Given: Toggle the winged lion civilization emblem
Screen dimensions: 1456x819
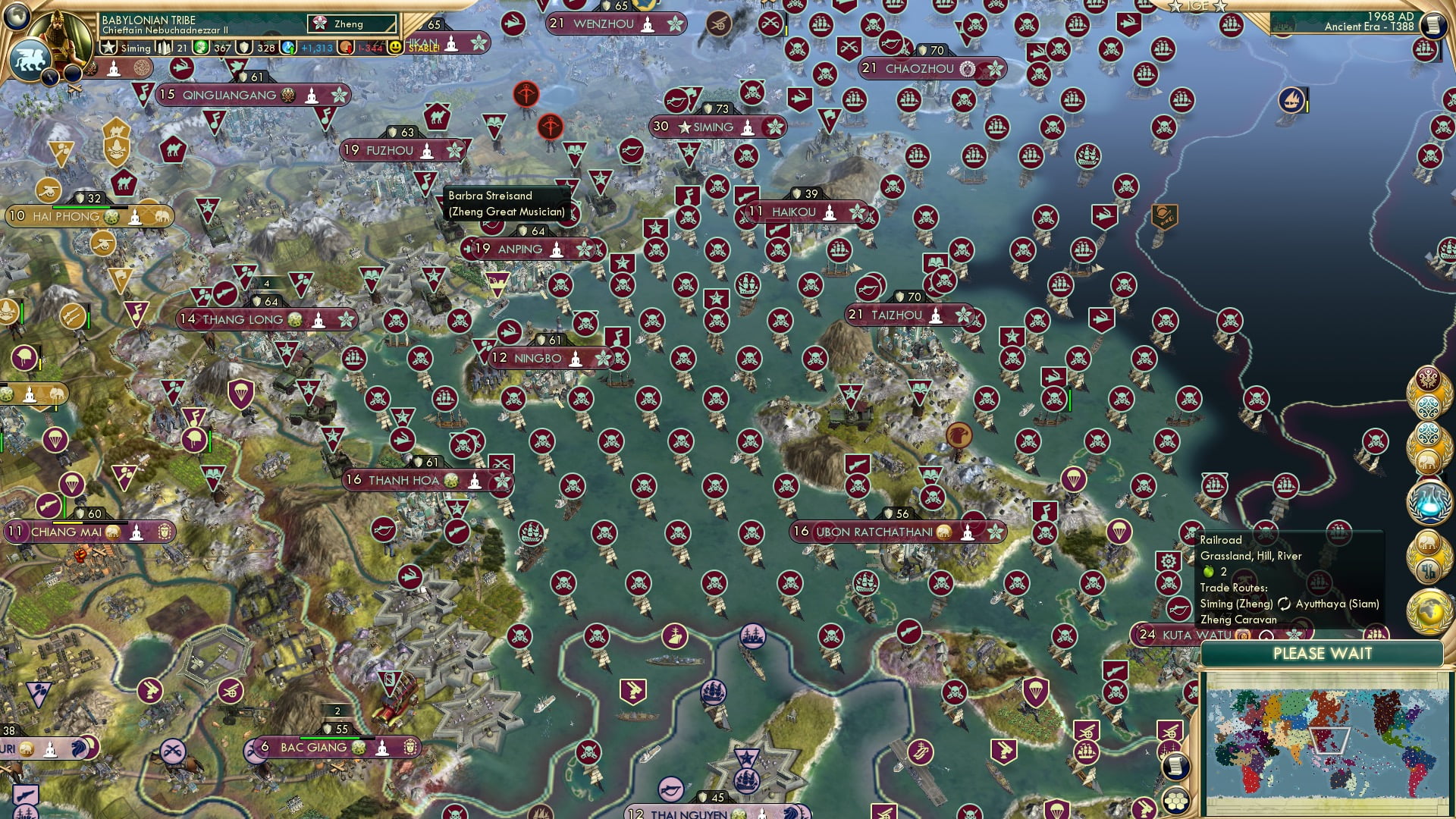Looking at the screenshot, I should coord(30,59).
